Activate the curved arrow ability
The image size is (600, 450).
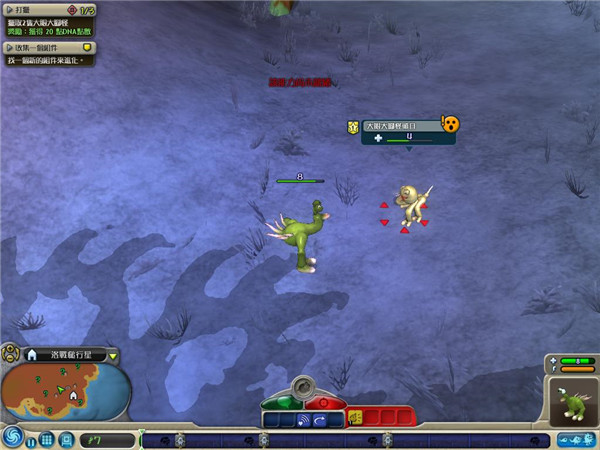point(320,420)
